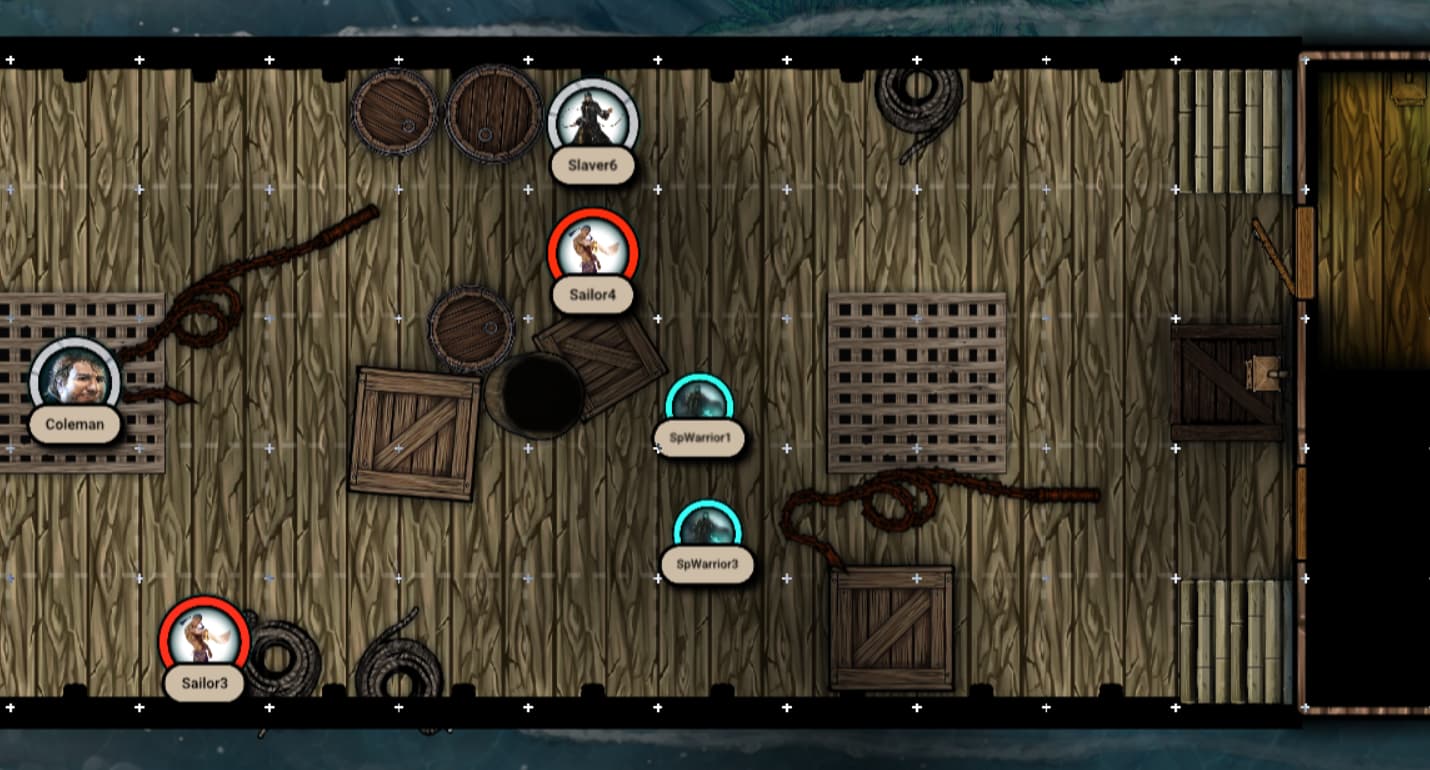The height and width of the screenshot is (770, 1430).
Task: Select the Slaver6 token
Action: point(593,122)
